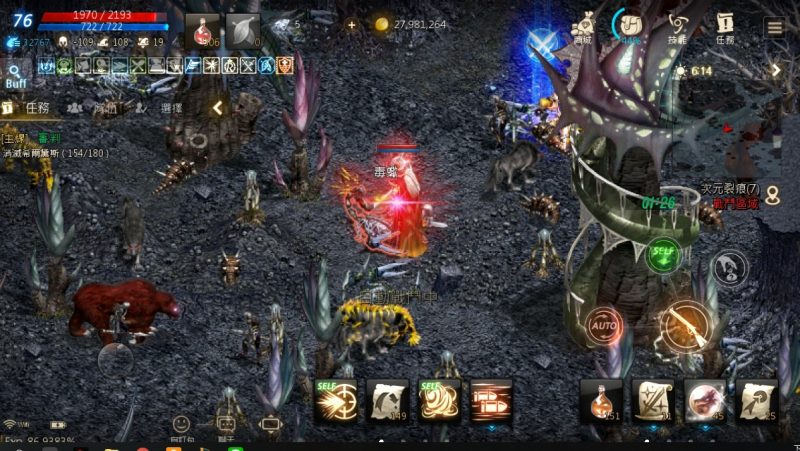The width and height of the screenshot is (800, 451).
Task: Open the hamburger main menu
Action: coord(774,26)
